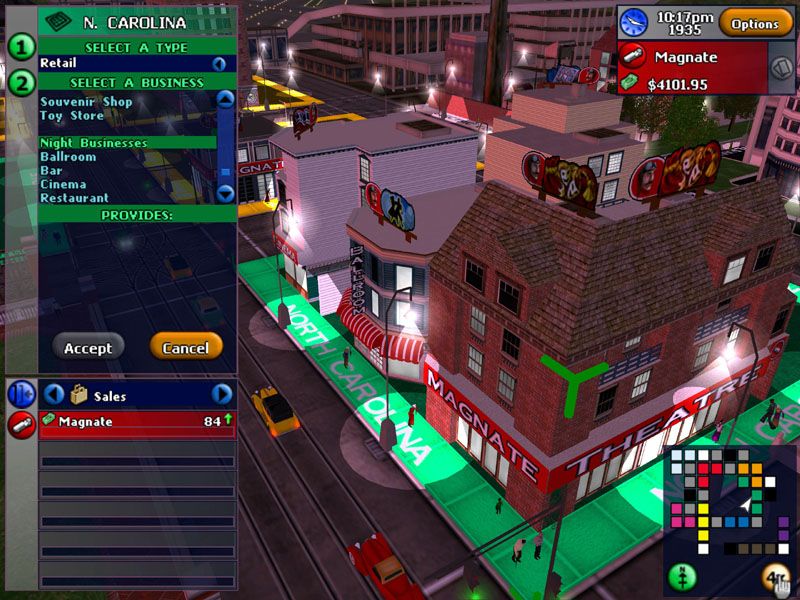This screenshot has width=800, height=600.
Task: Click the green compass button under the minimap
Action: (683, 577)
